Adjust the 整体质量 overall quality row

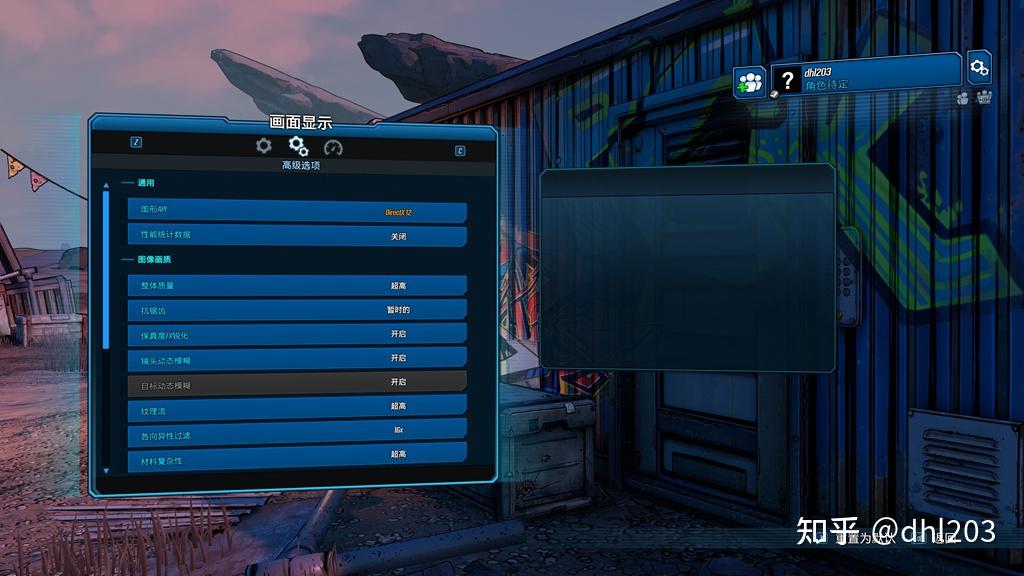tap(297, 286)
